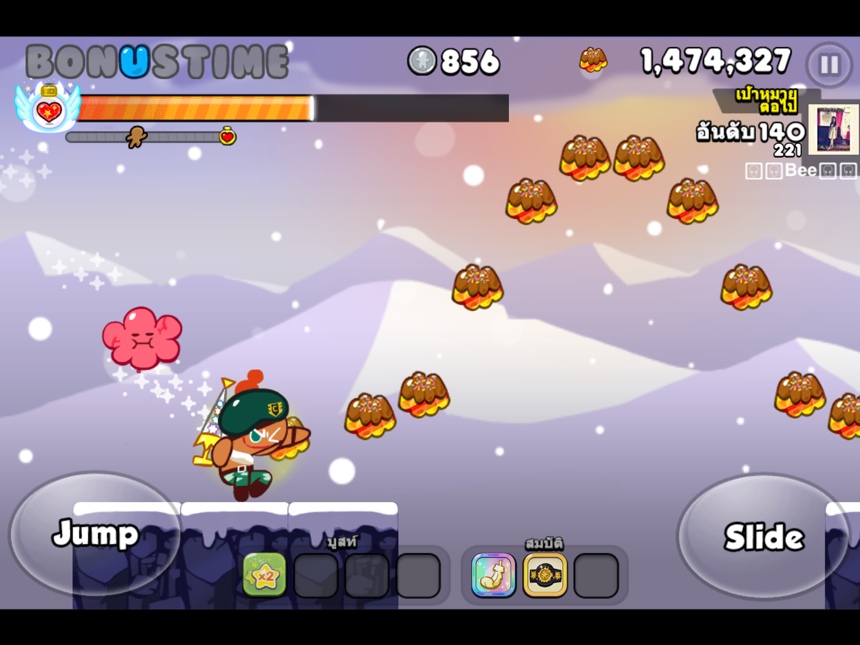Click the rainbow treasure slot icon
The height and width of the screenshot is (645, 860).
pos(493,575)
